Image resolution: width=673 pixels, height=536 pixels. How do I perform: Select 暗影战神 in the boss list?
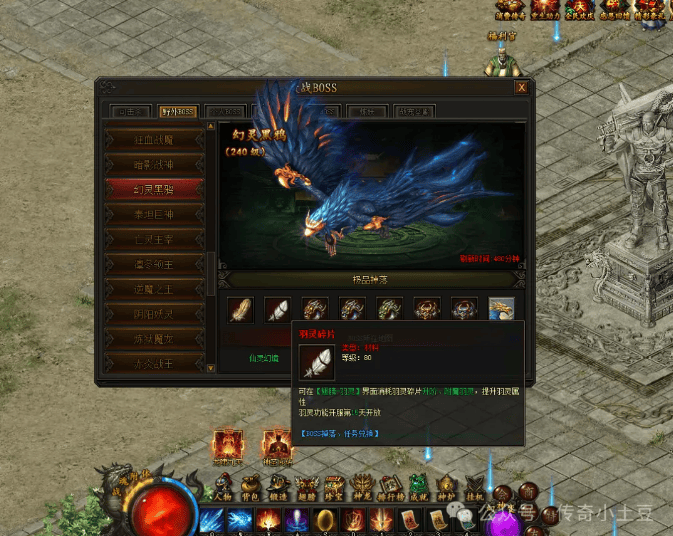coord(156,163)
